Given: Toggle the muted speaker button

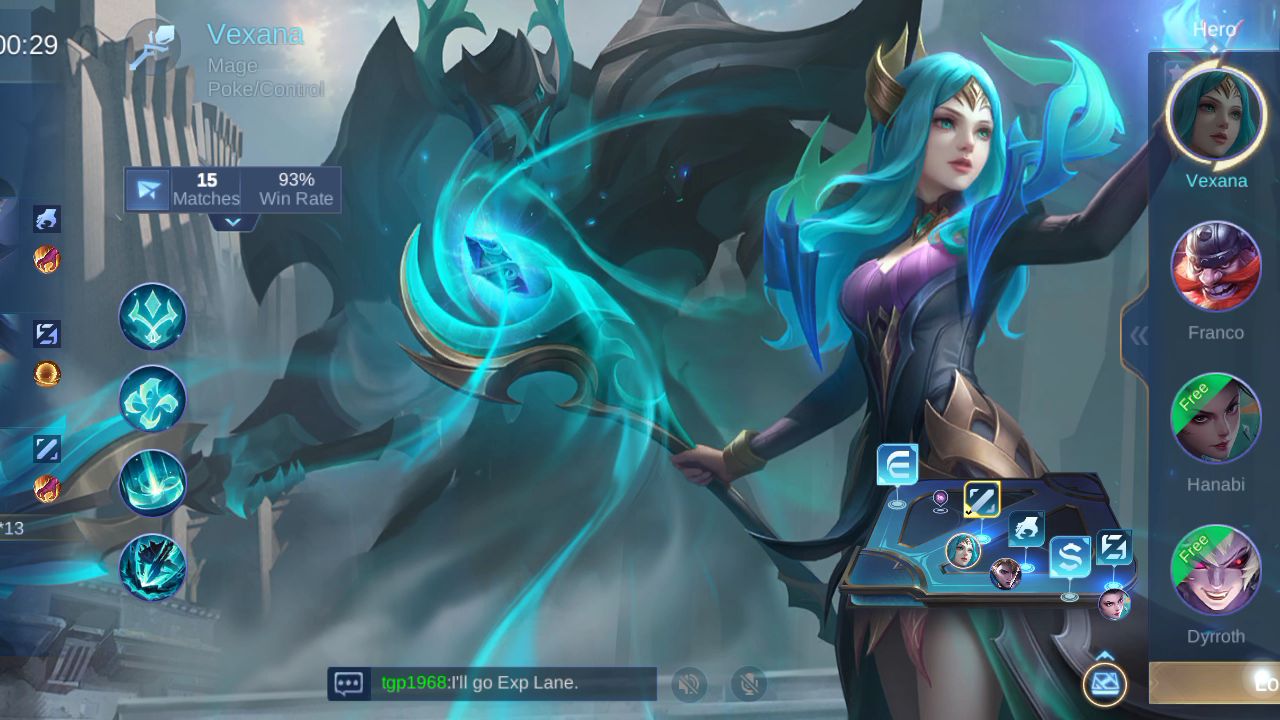Looking at the screenshot, I should coord(689,684).
